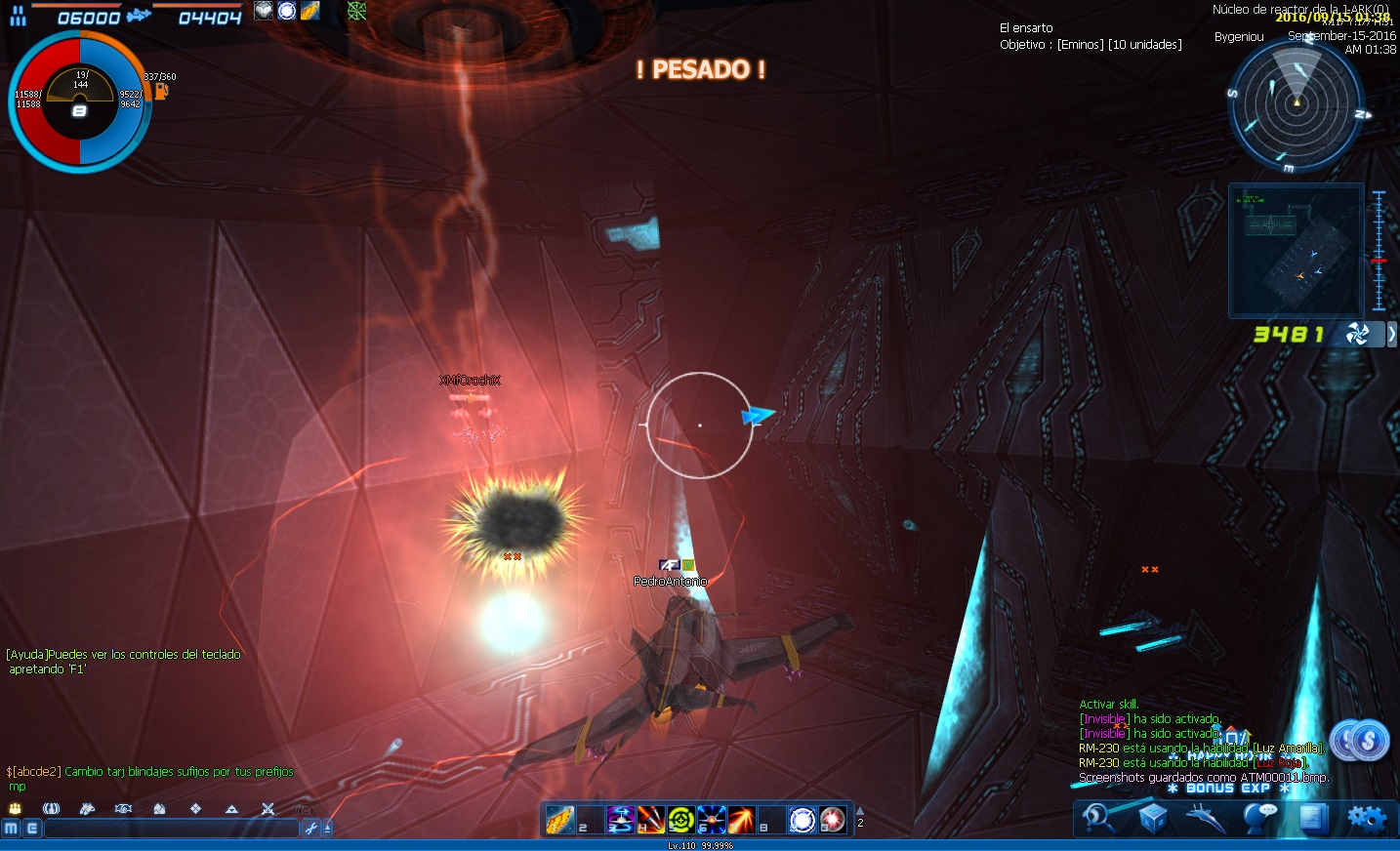Screen dimensions: 1400x851
Task: Use the orange ray burst skill
Action: 741,820
